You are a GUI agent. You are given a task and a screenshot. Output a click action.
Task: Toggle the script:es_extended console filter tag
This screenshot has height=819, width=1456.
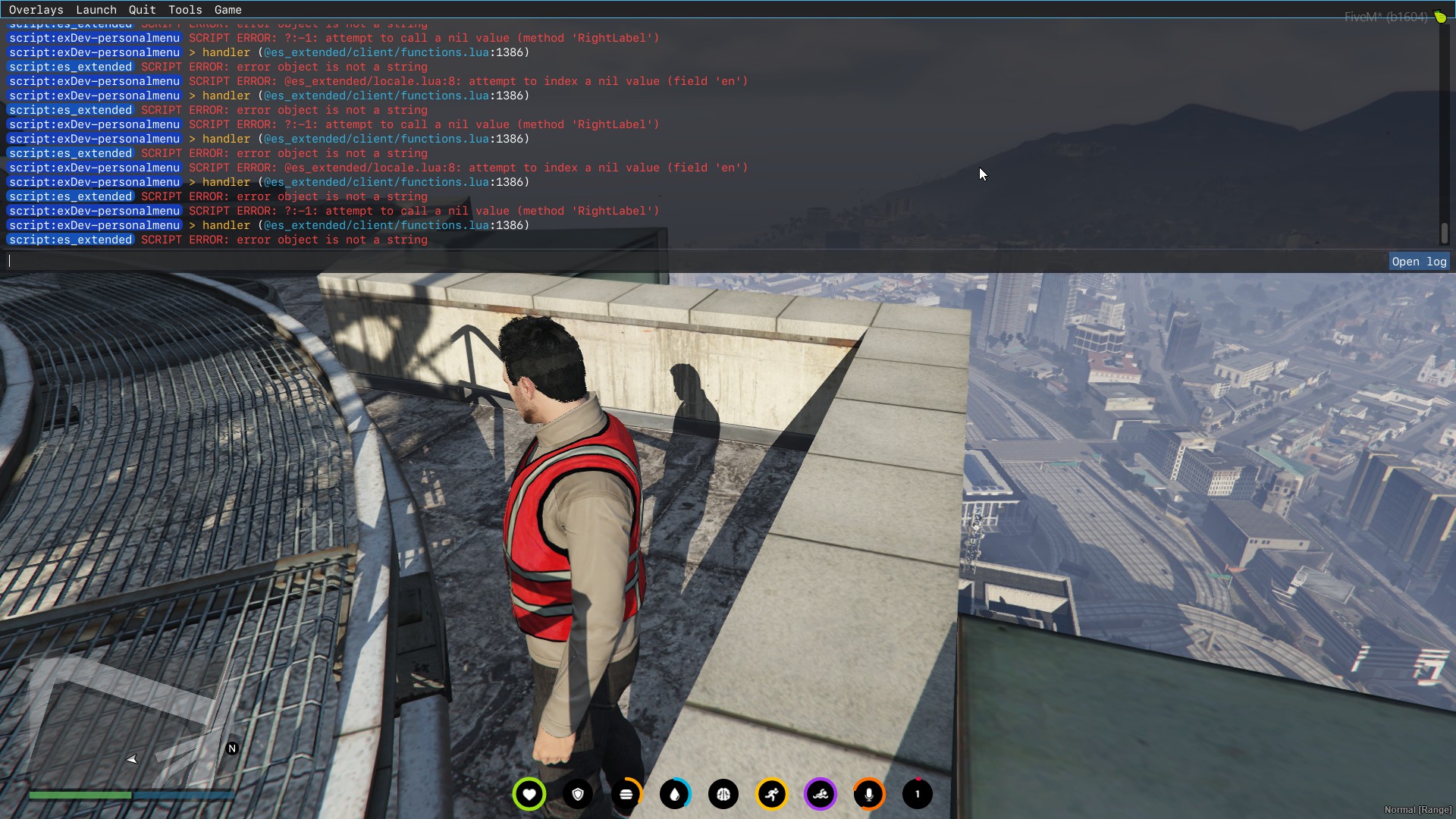point(70,240)
